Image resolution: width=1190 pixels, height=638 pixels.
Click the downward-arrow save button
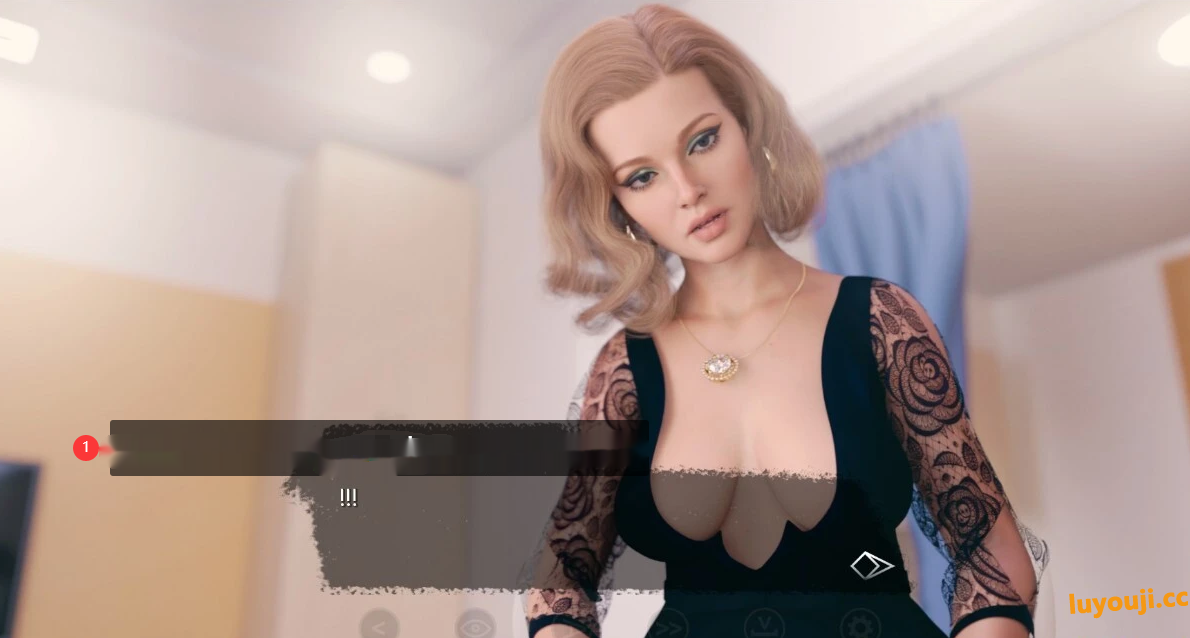(x=764, y=626)
